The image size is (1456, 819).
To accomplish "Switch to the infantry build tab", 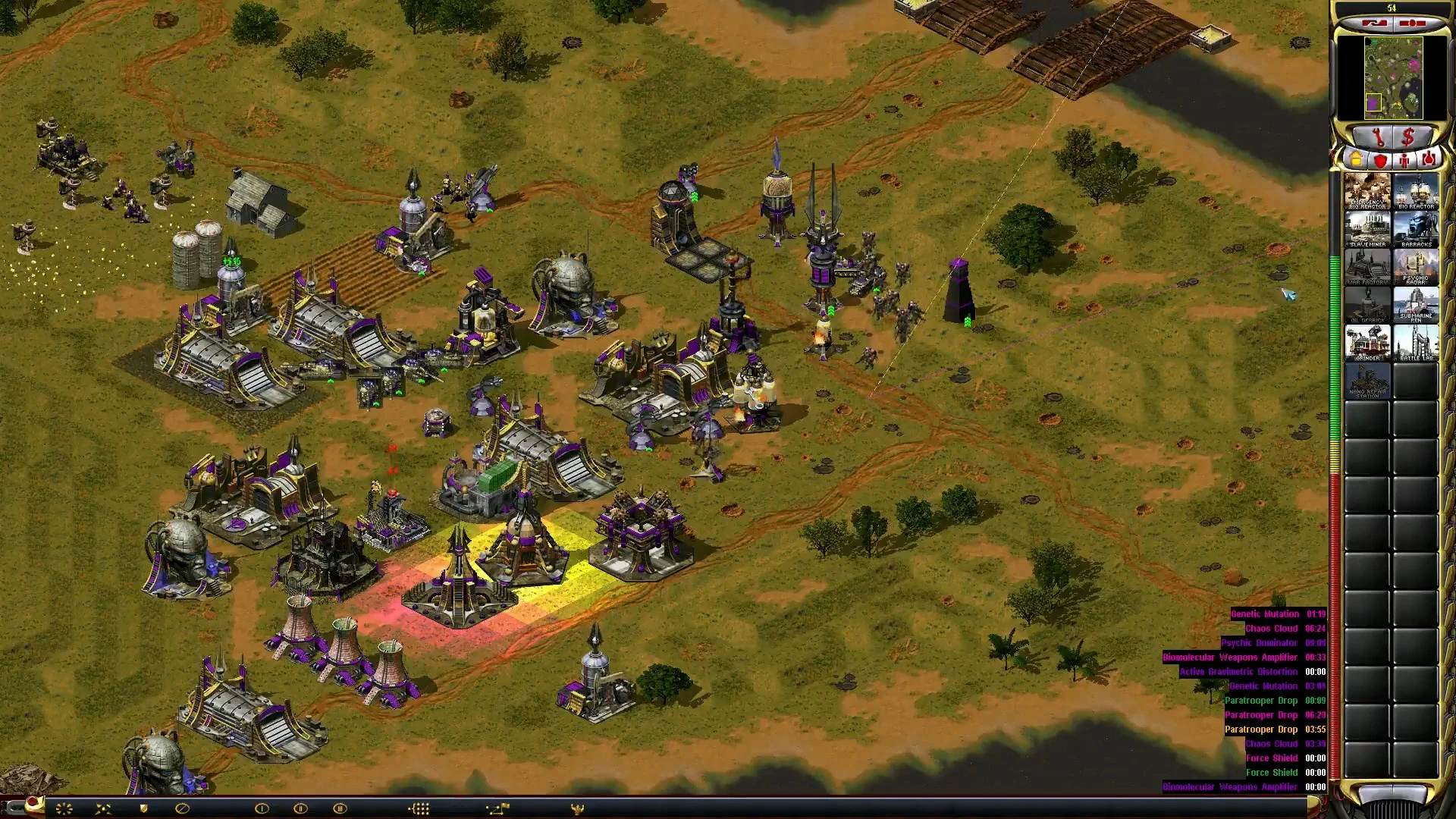I will (x=1404, y=160).
